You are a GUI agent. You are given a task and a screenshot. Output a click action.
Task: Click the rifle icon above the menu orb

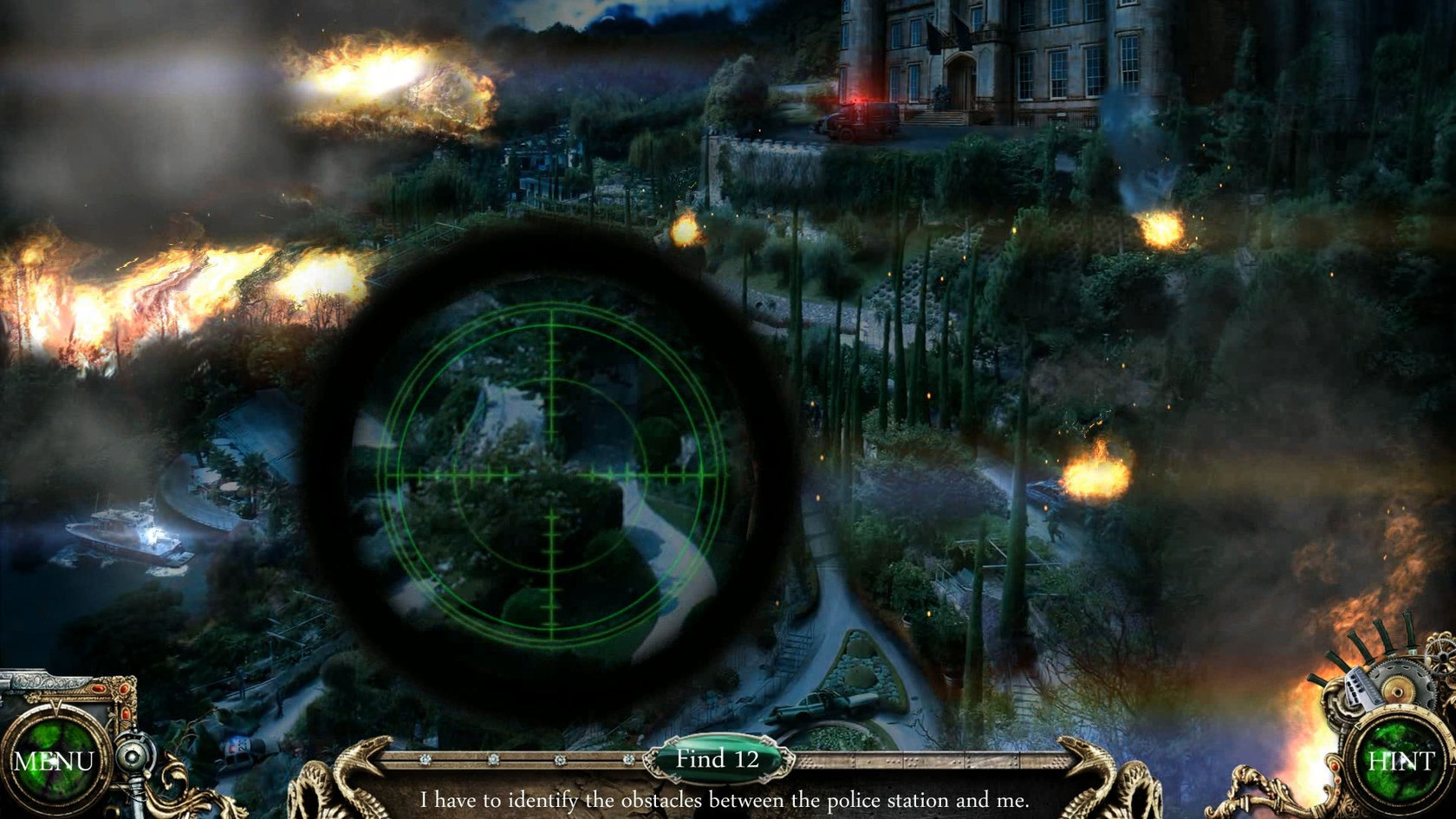pos(43,680)
